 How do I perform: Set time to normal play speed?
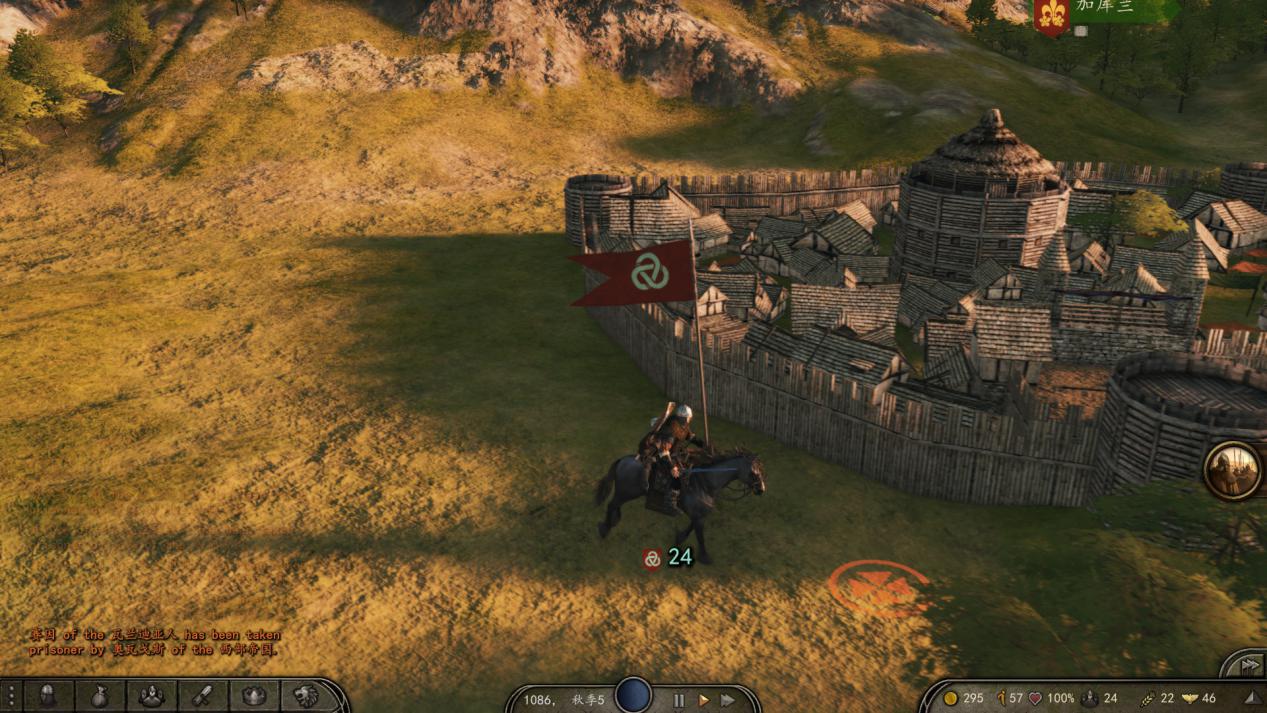703,700
